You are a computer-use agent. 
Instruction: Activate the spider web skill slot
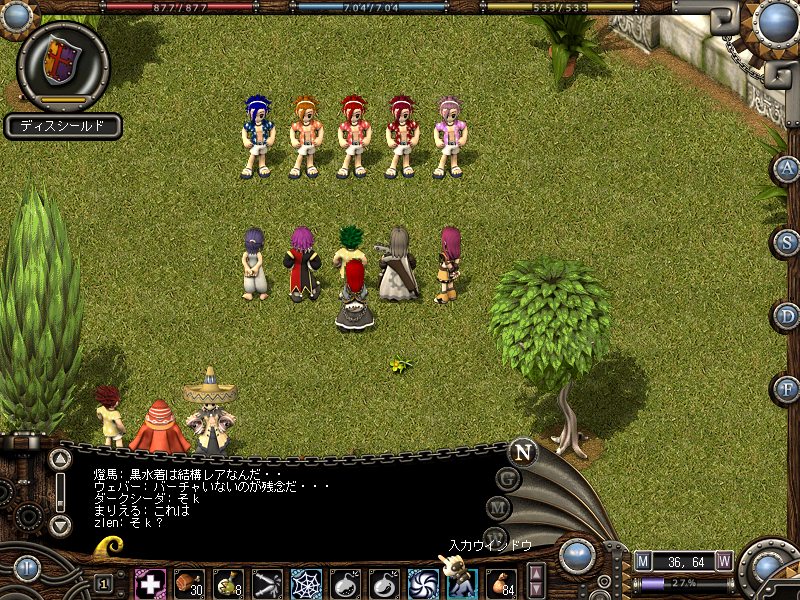[x=306, y=582]
